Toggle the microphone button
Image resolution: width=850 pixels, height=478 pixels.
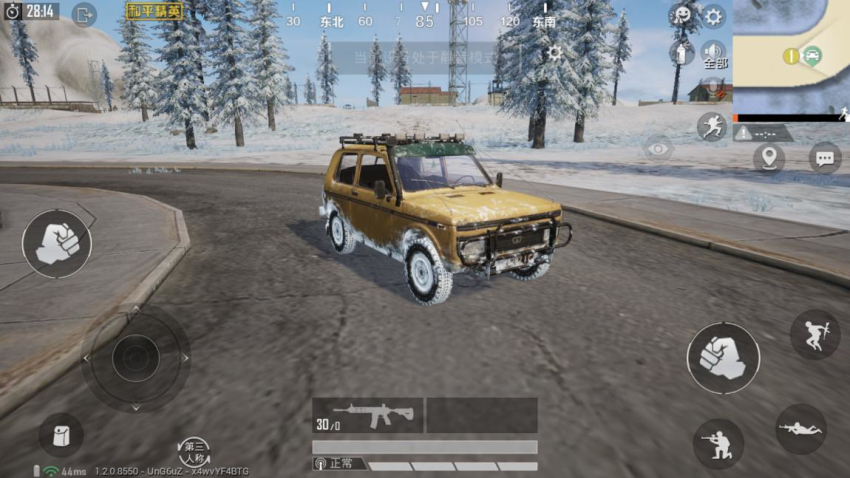click(x=713, y=89)
